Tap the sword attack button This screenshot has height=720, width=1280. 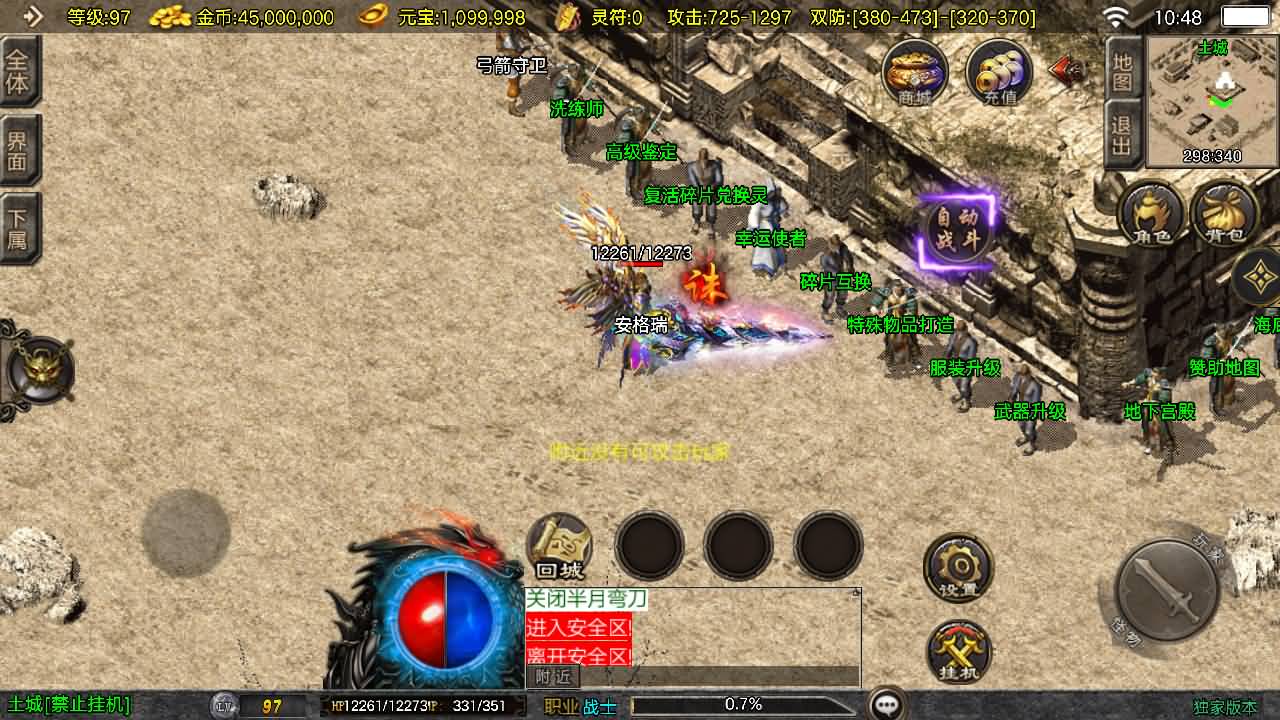[x=1167, y=590]
